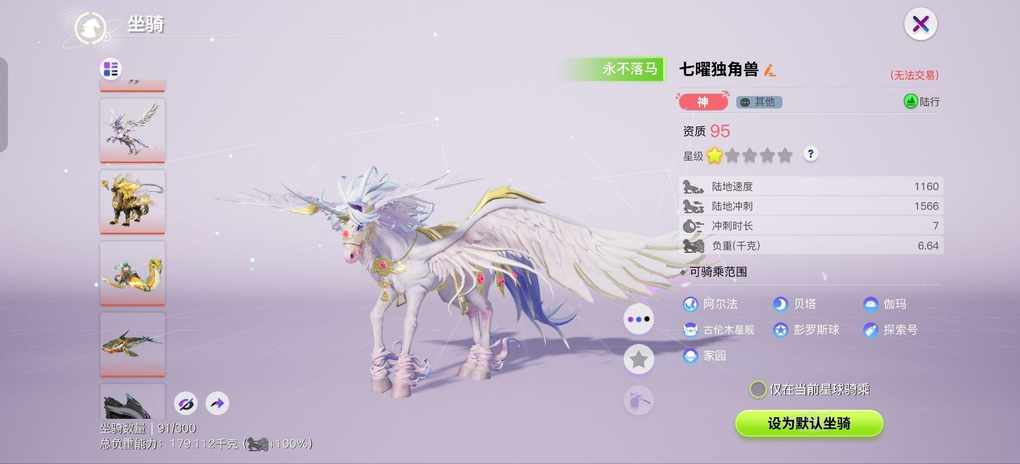Close the mount screen with the X button
This screenshot has height=464, width=1020.
[920, 25]
